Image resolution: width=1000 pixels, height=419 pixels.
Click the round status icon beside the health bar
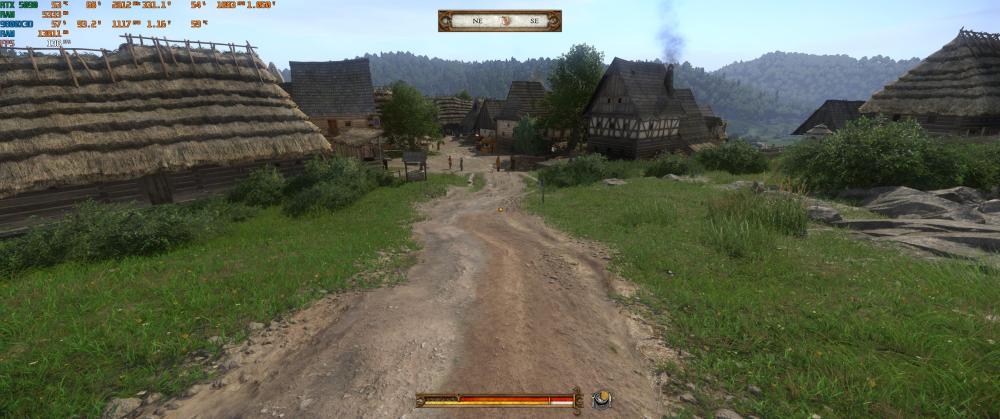click(x=602, y=399)
